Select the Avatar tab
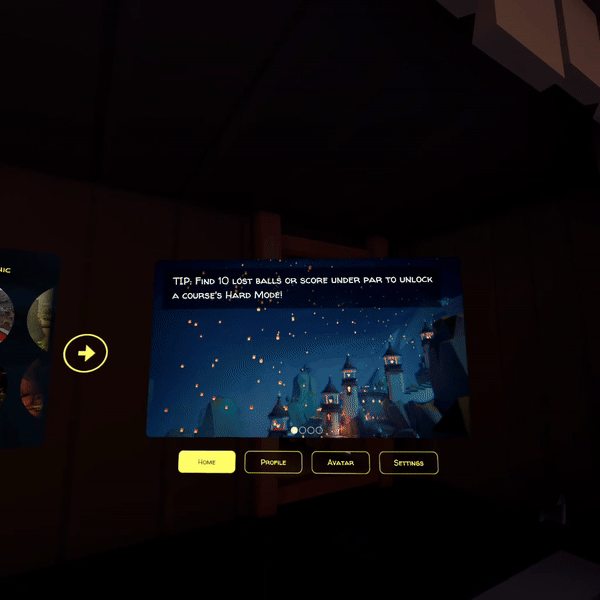Image resolution: width=600 pixels, height=600 pixels. (x=340, y=462)
